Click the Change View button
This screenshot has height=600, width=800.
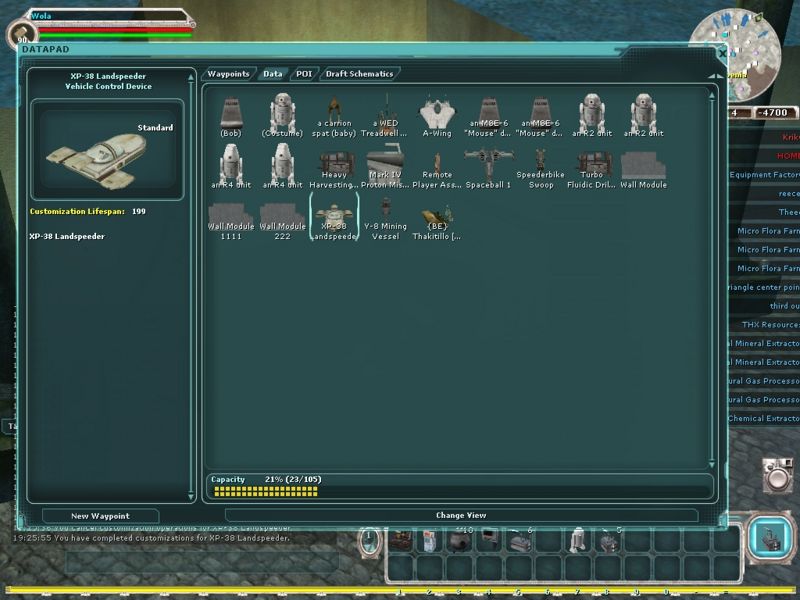point(461,516)
